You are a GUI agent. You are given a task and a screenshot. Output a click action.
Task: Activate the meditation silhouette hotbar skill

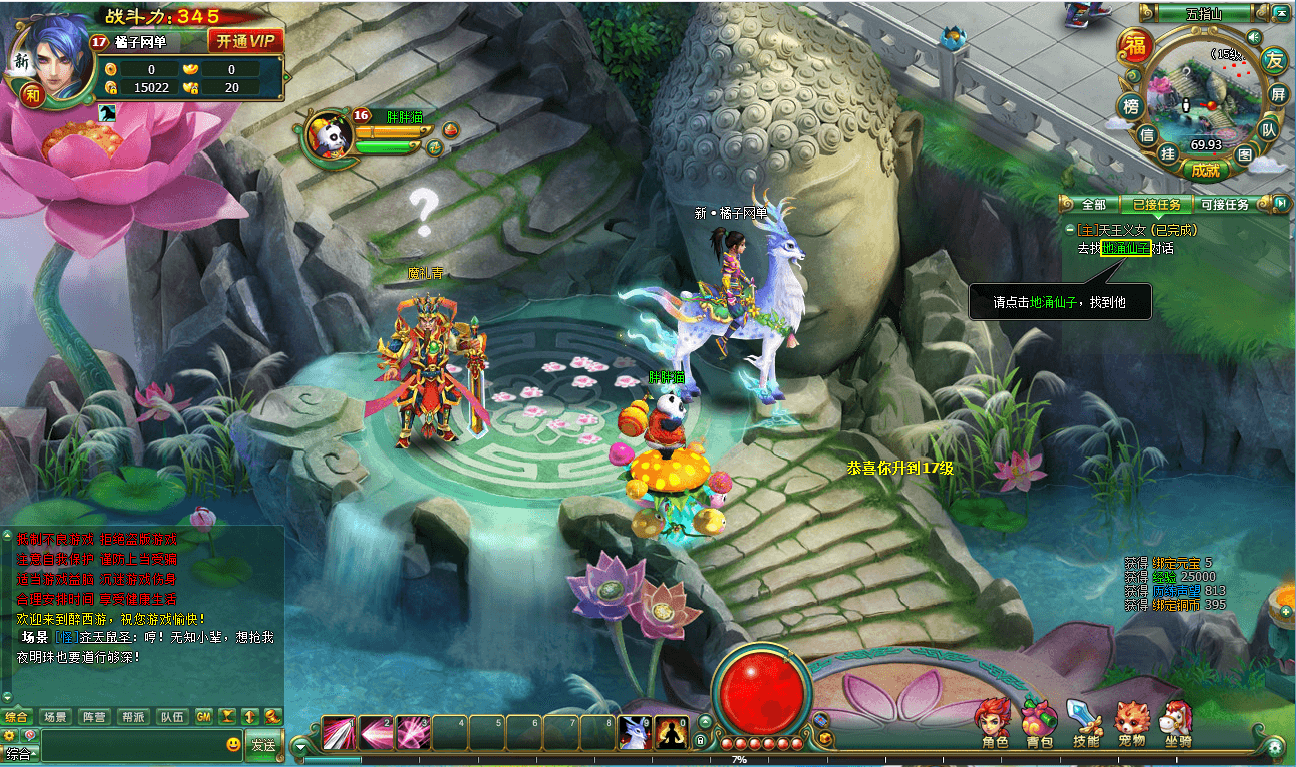point(671,733)
